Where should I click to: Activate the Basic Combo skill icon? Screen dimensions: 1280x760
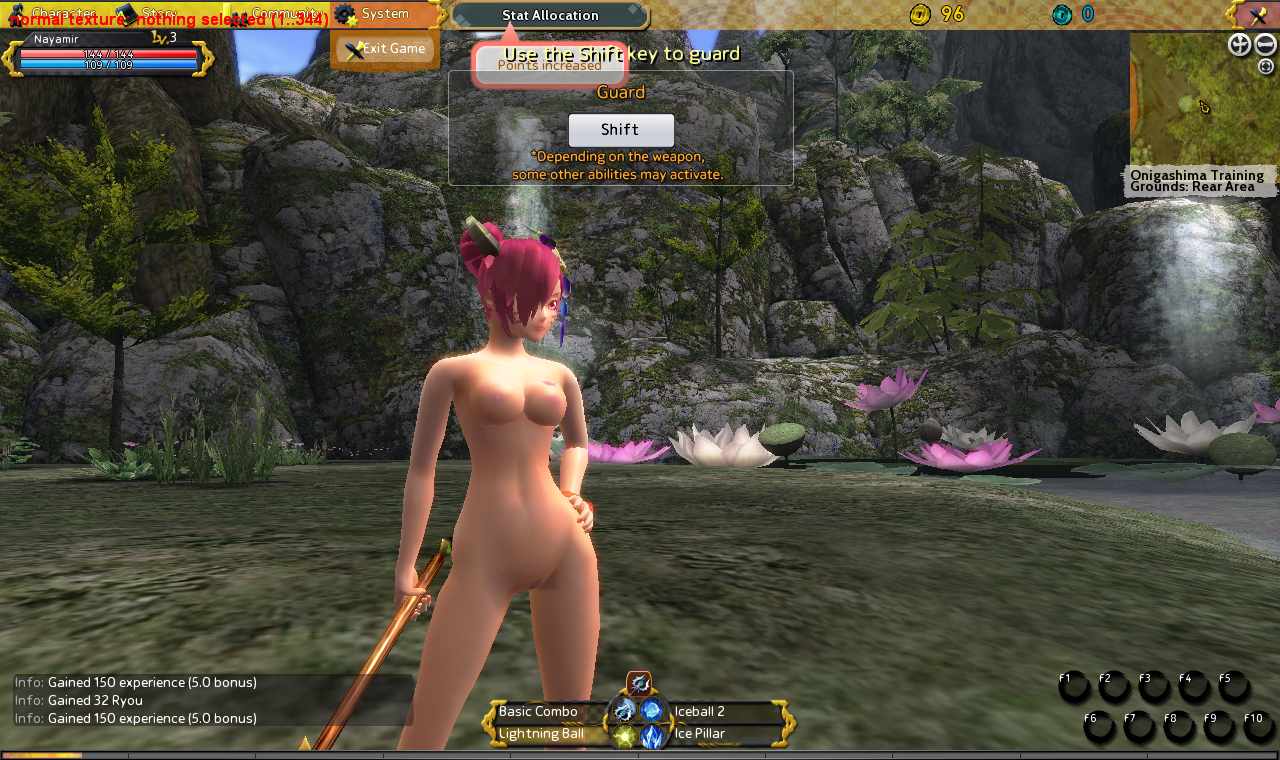point(625,710)
